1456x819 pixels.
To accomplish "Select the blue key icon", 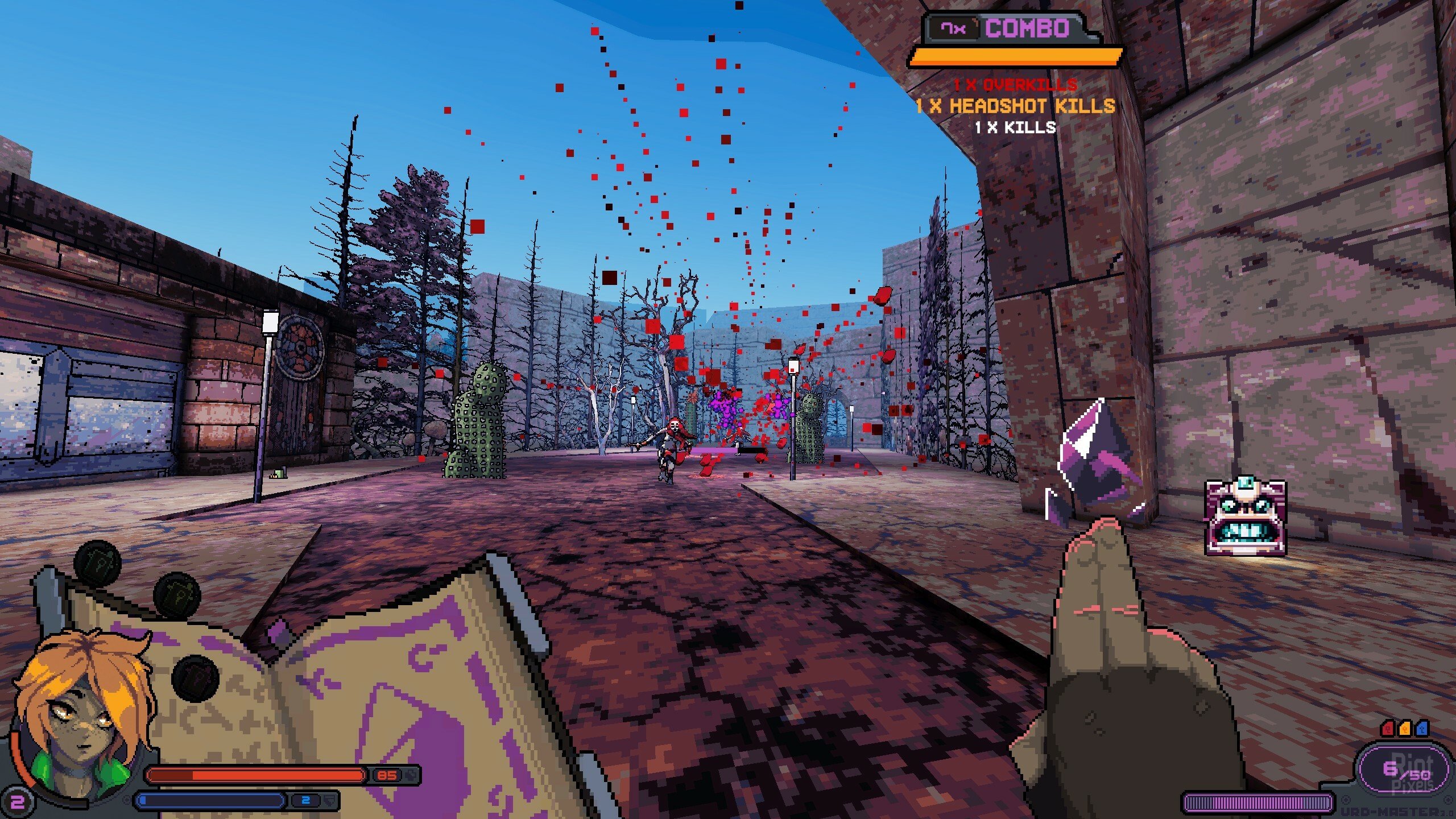I will [x=1421, y=729].
